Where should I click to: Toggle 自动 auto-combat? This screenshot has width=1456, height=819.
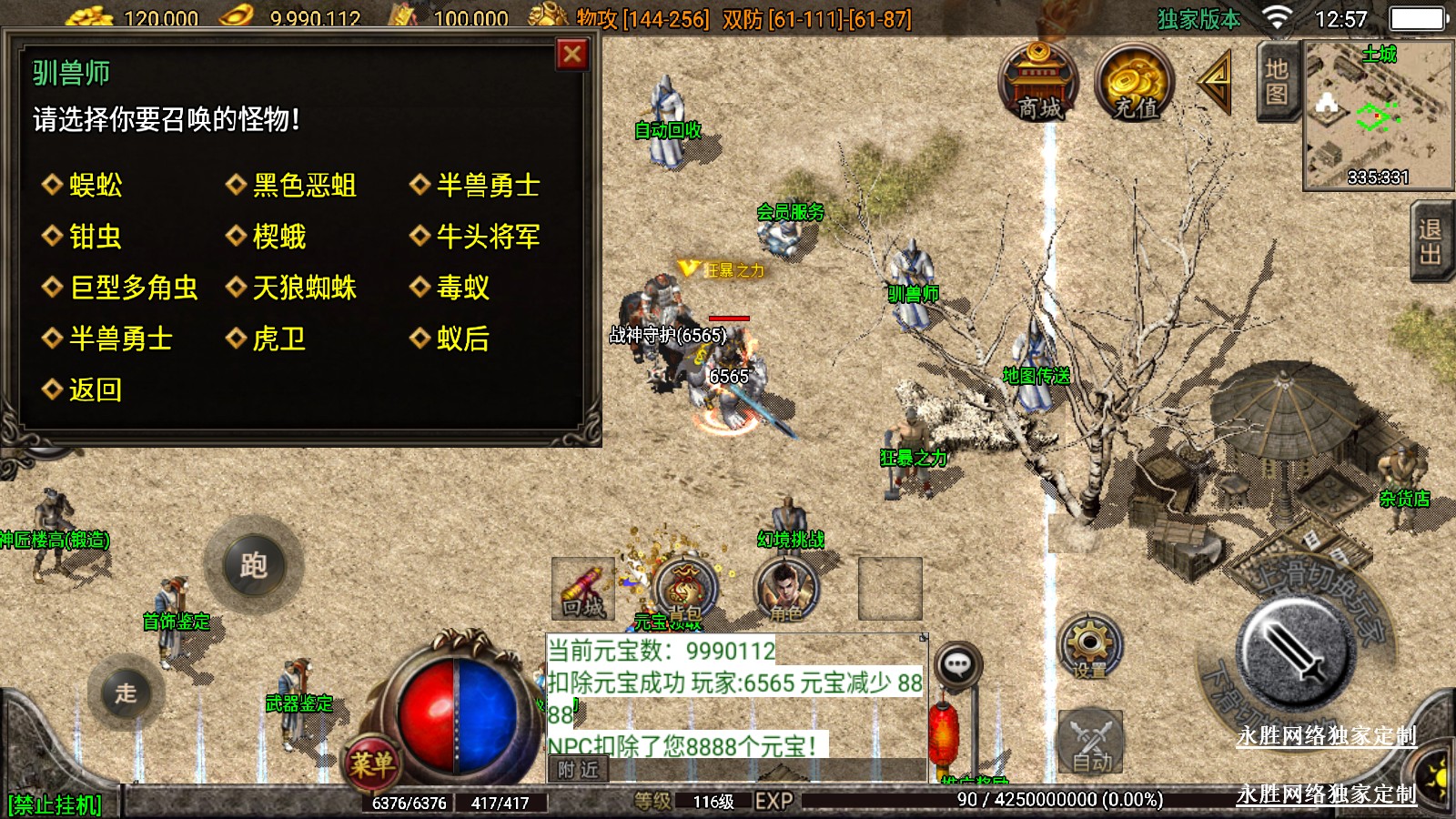tap(1091, 742)
